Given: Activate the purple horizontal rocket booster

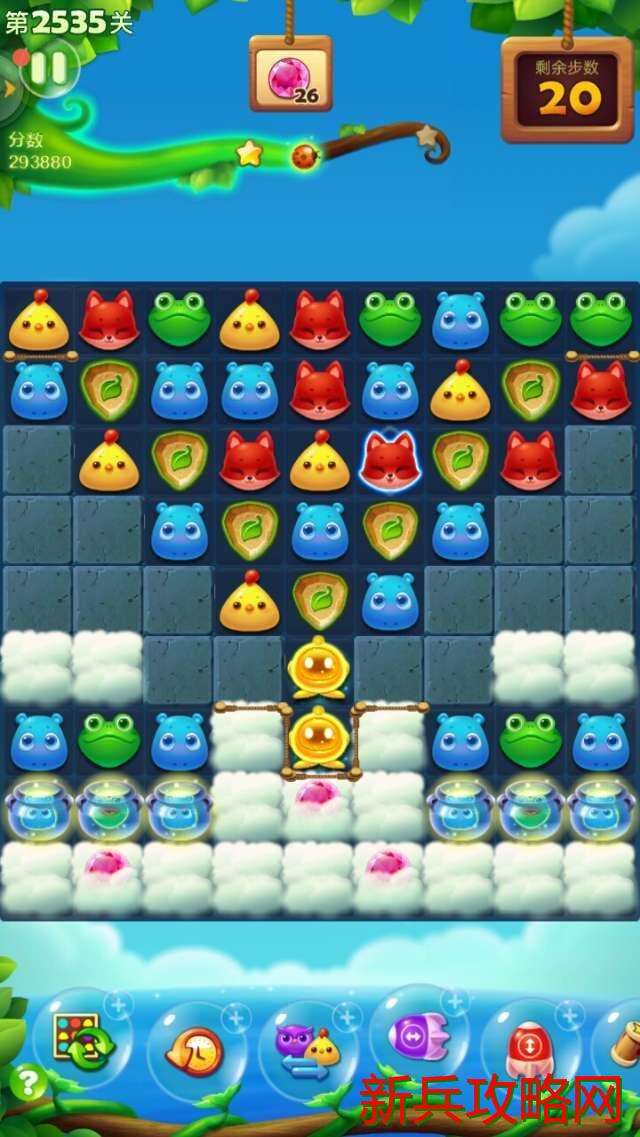Looking at the screenshot, I should [418, 1036].
